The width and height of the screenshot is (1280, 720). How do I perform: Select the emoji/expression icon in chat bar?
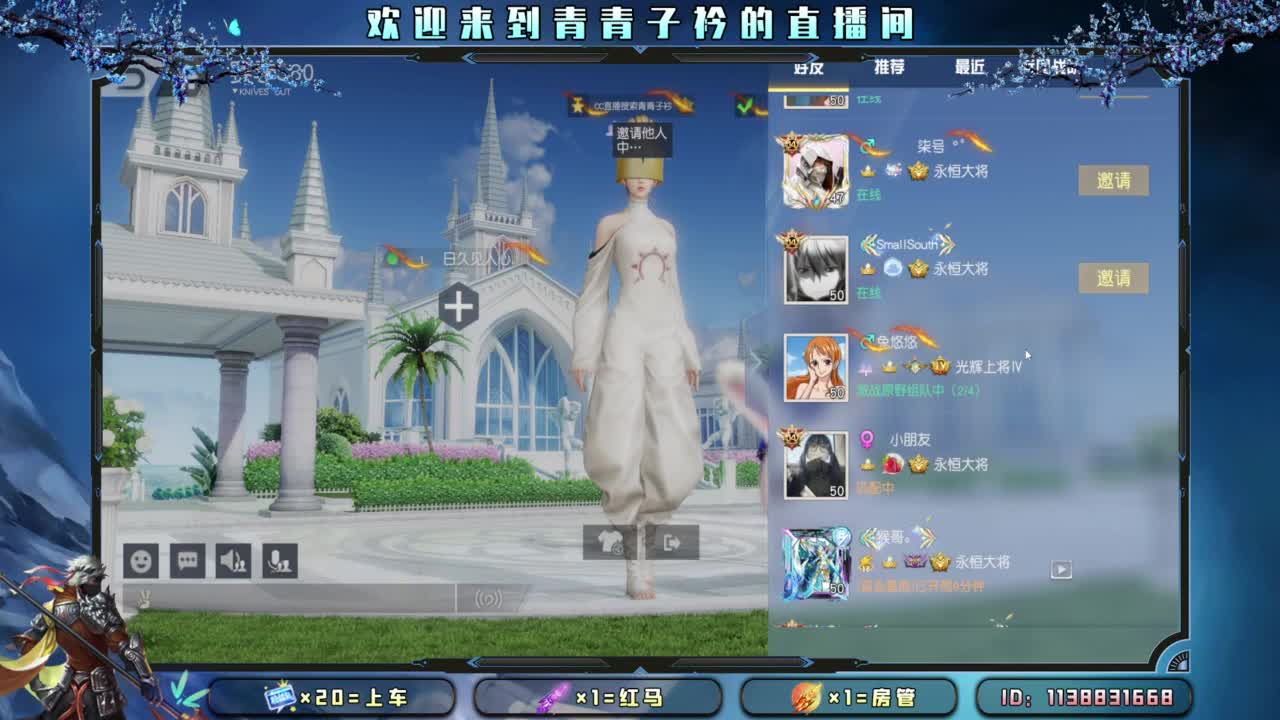pyautogui.click(x=138, y=560)
